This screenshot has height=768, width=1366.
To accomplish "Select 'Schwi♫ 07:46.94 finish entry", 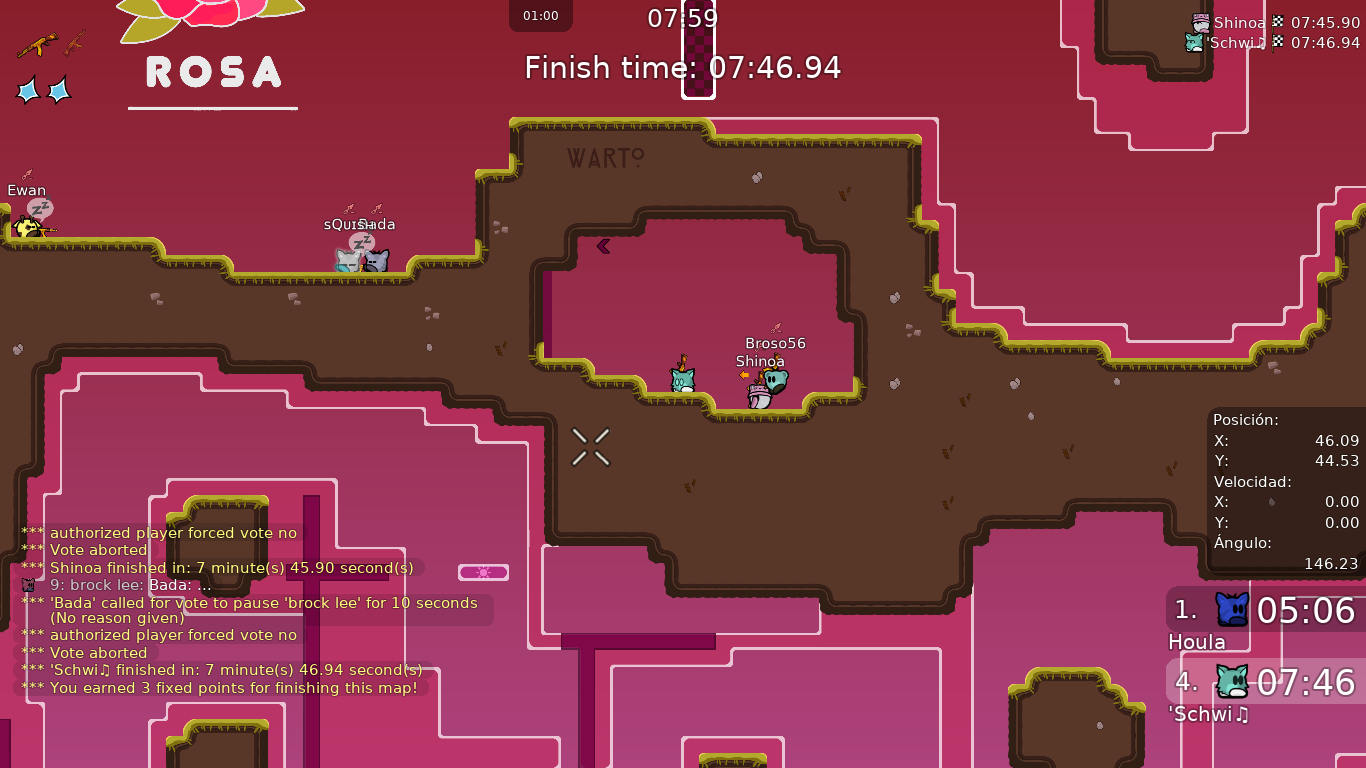I will (1272, 42).
